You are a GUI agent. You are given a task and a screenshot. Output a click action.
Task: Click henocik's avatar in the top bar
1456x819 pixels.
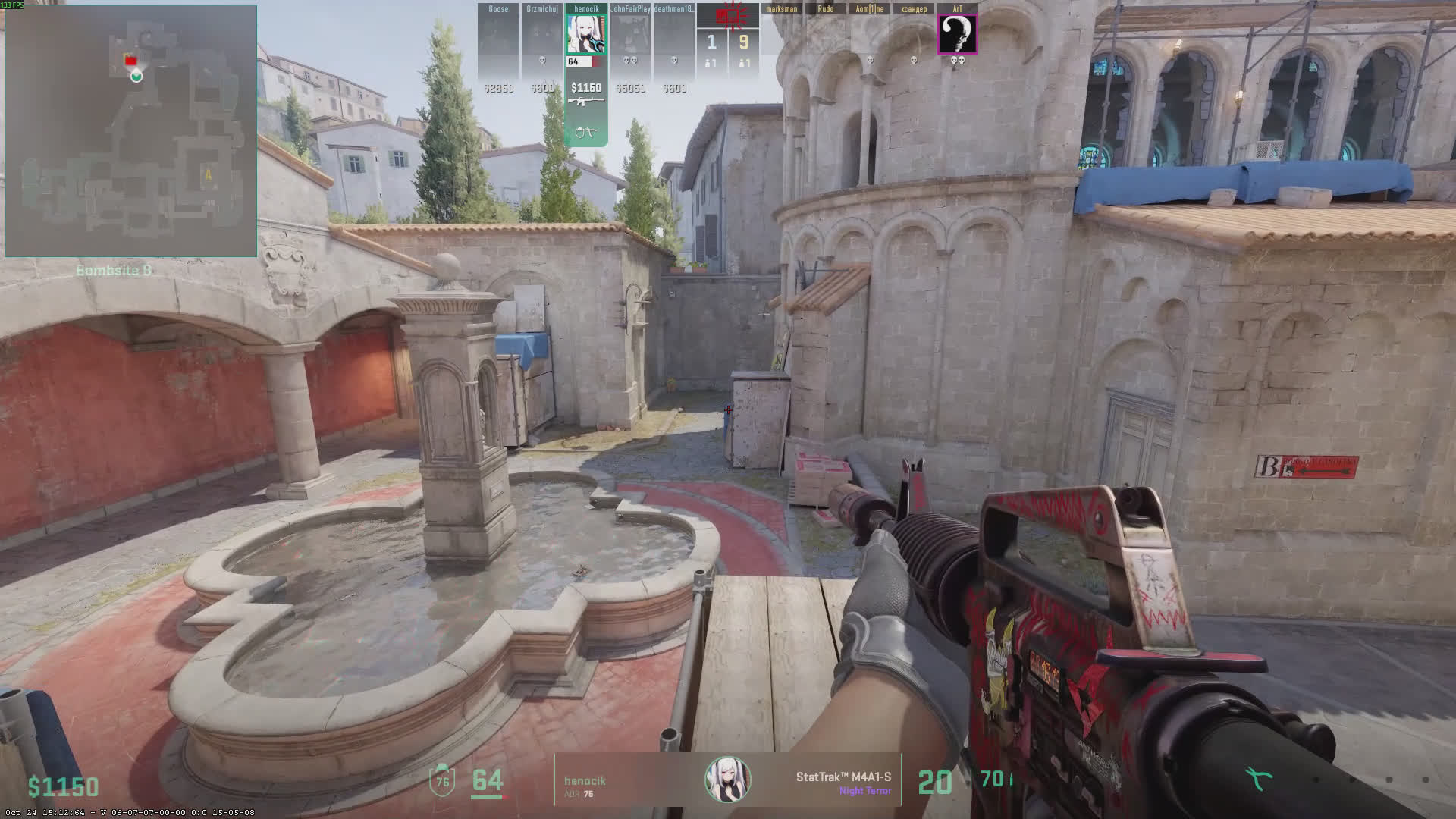pyautogui.click(x=585, y=35)
